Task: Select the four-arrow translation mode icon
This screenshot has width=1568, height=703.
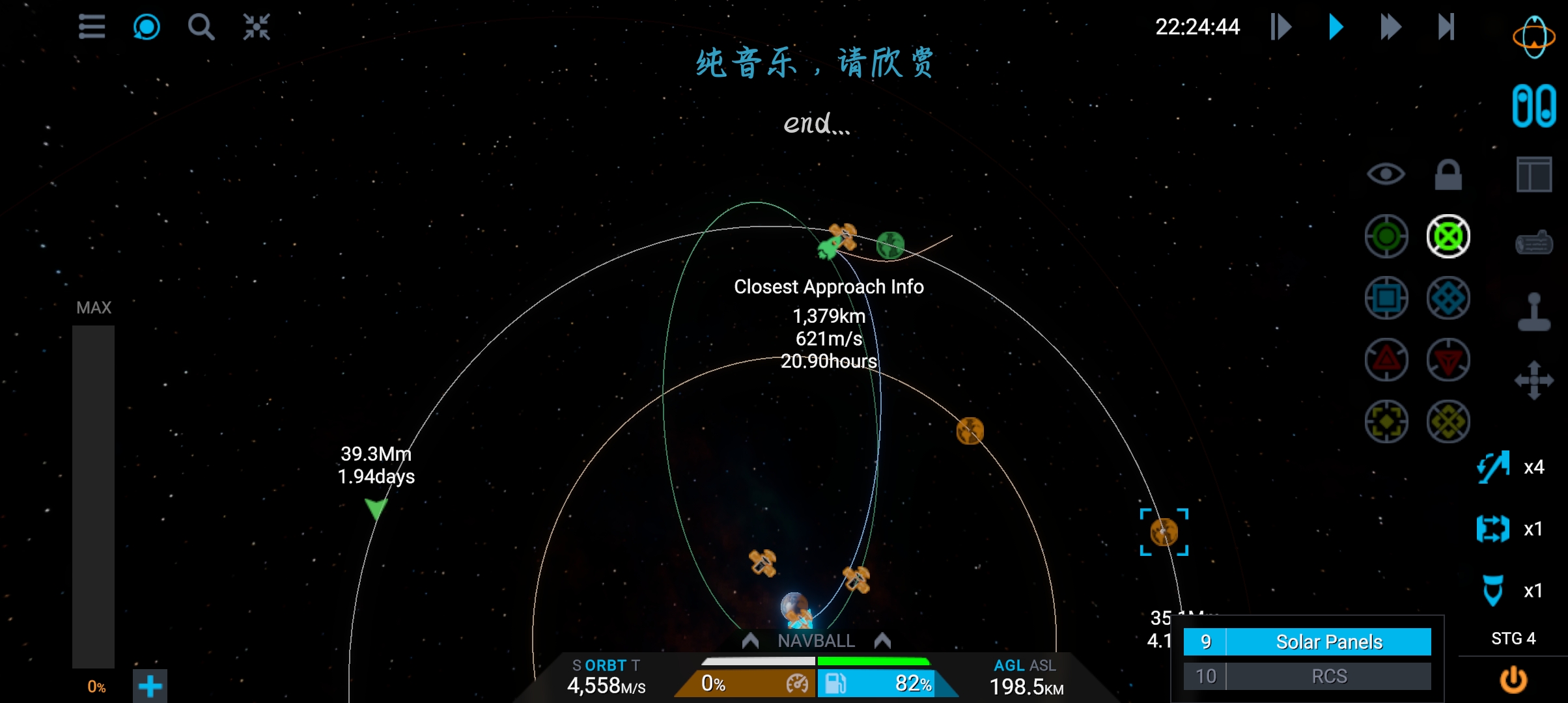Action: click(1534, 380)
